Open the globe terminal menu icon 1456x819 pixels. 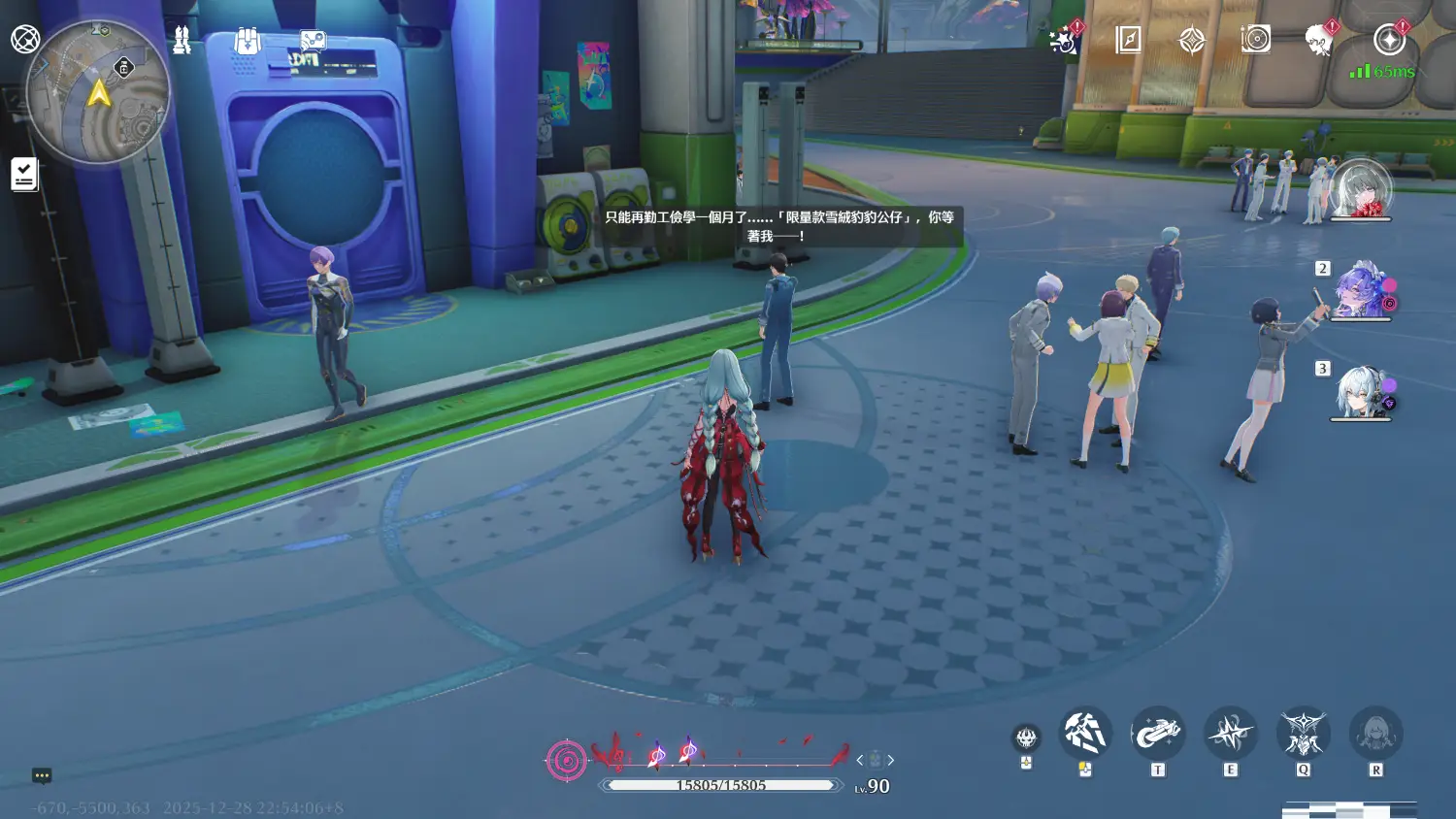point(25,40)
